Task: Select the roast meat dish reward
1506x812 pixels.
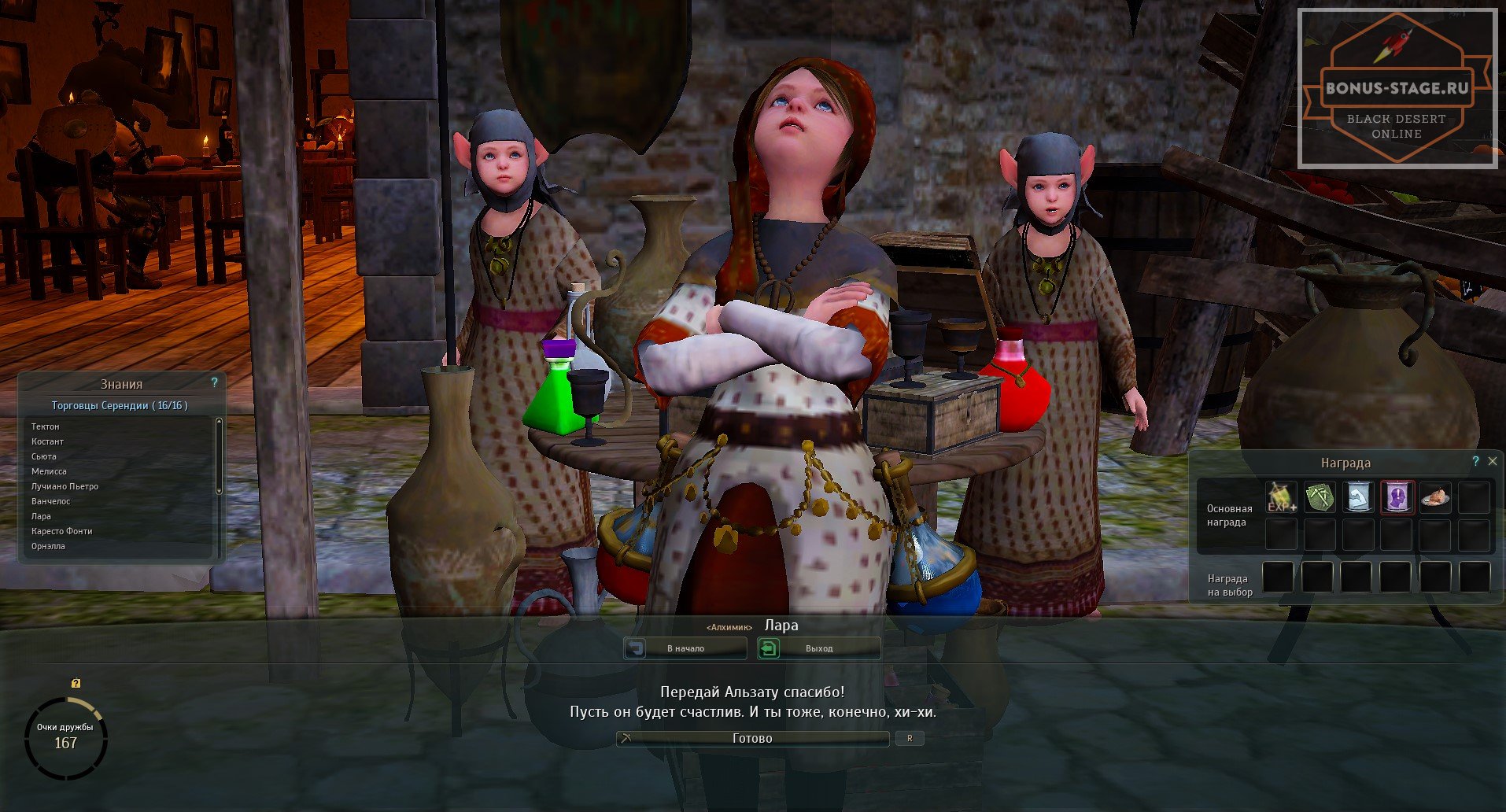Action: tap(1435, 497)
